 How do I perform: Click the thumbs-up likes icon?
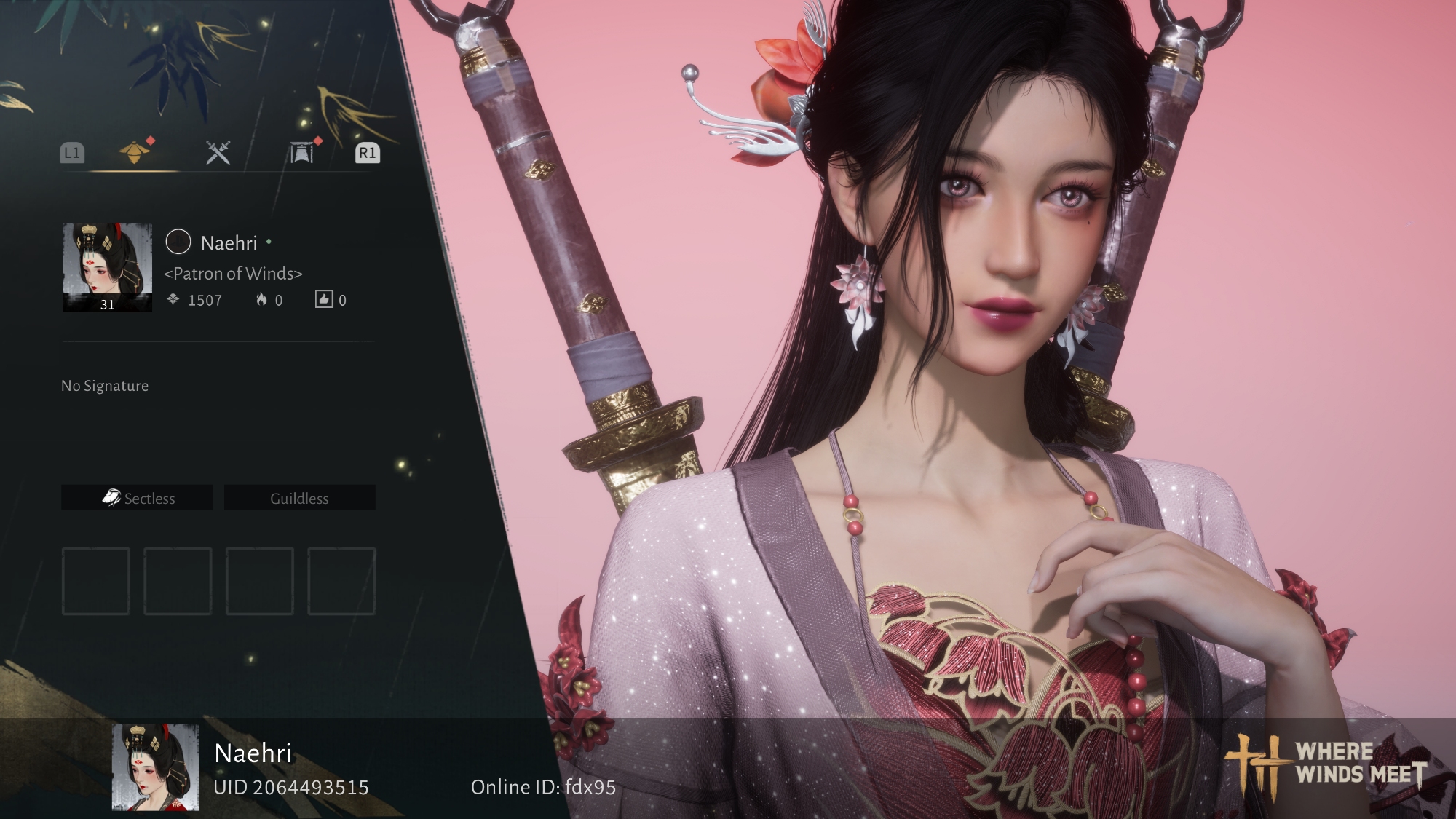point(324,299)
